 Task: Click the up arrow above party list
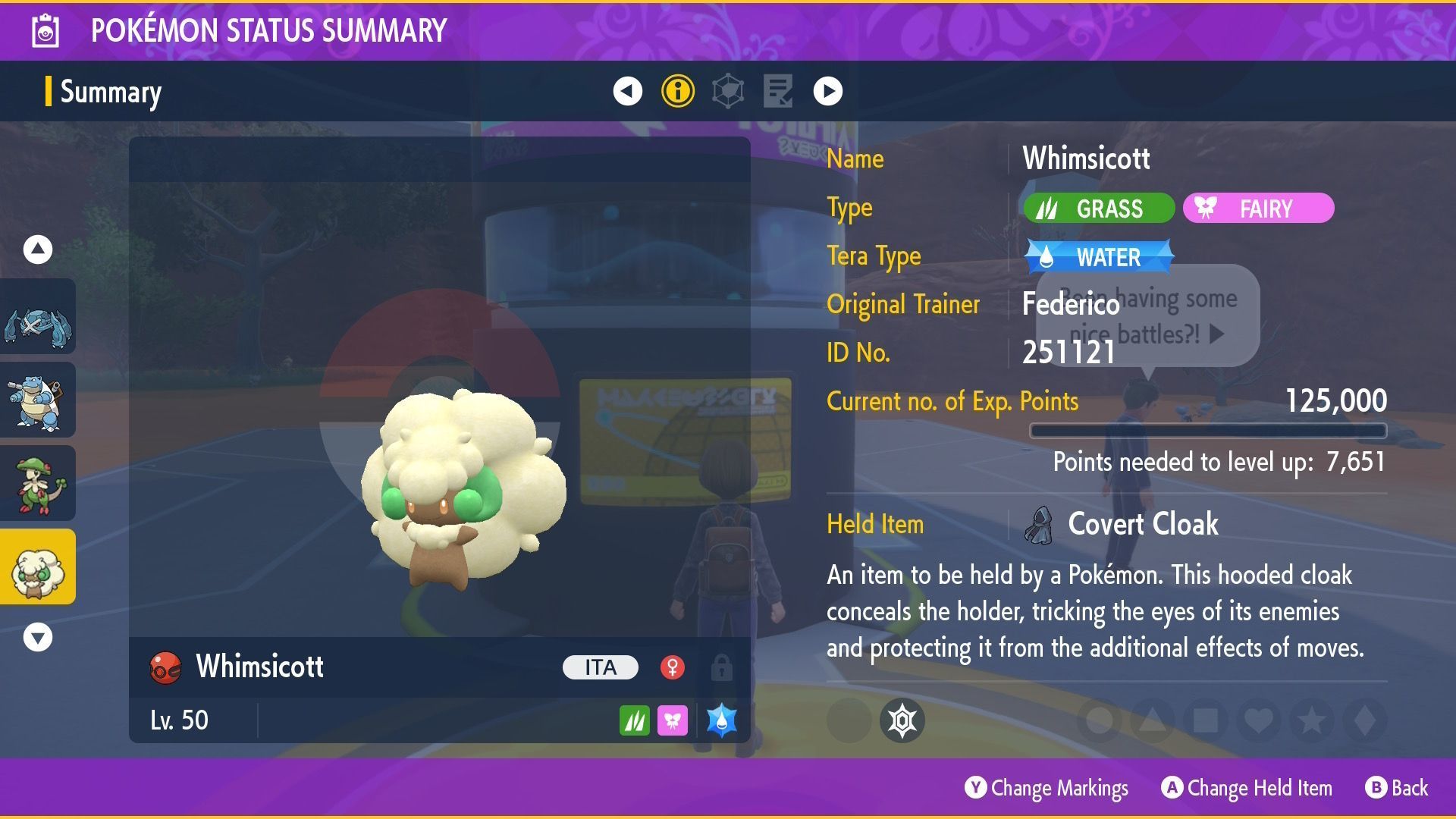(37, 249)
